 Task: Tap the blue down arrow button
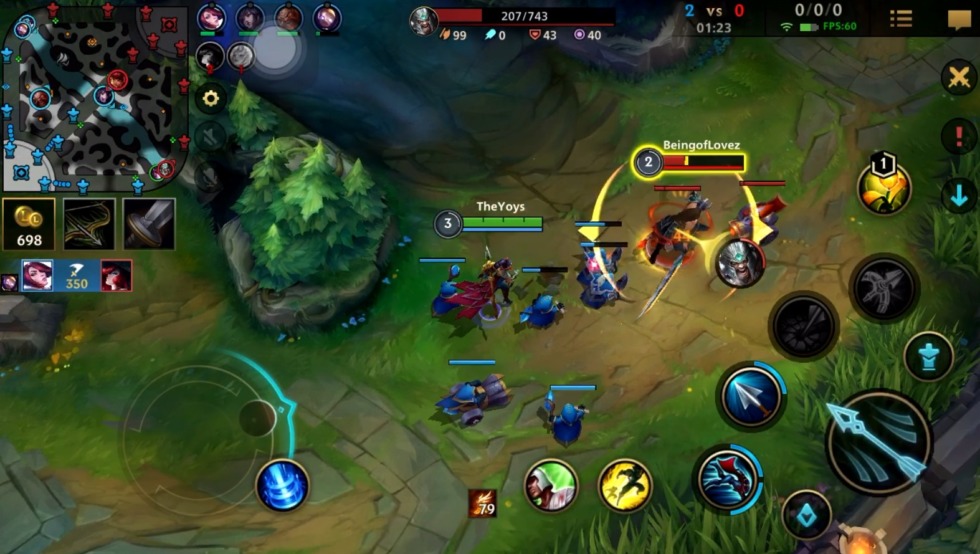[958, 193]
